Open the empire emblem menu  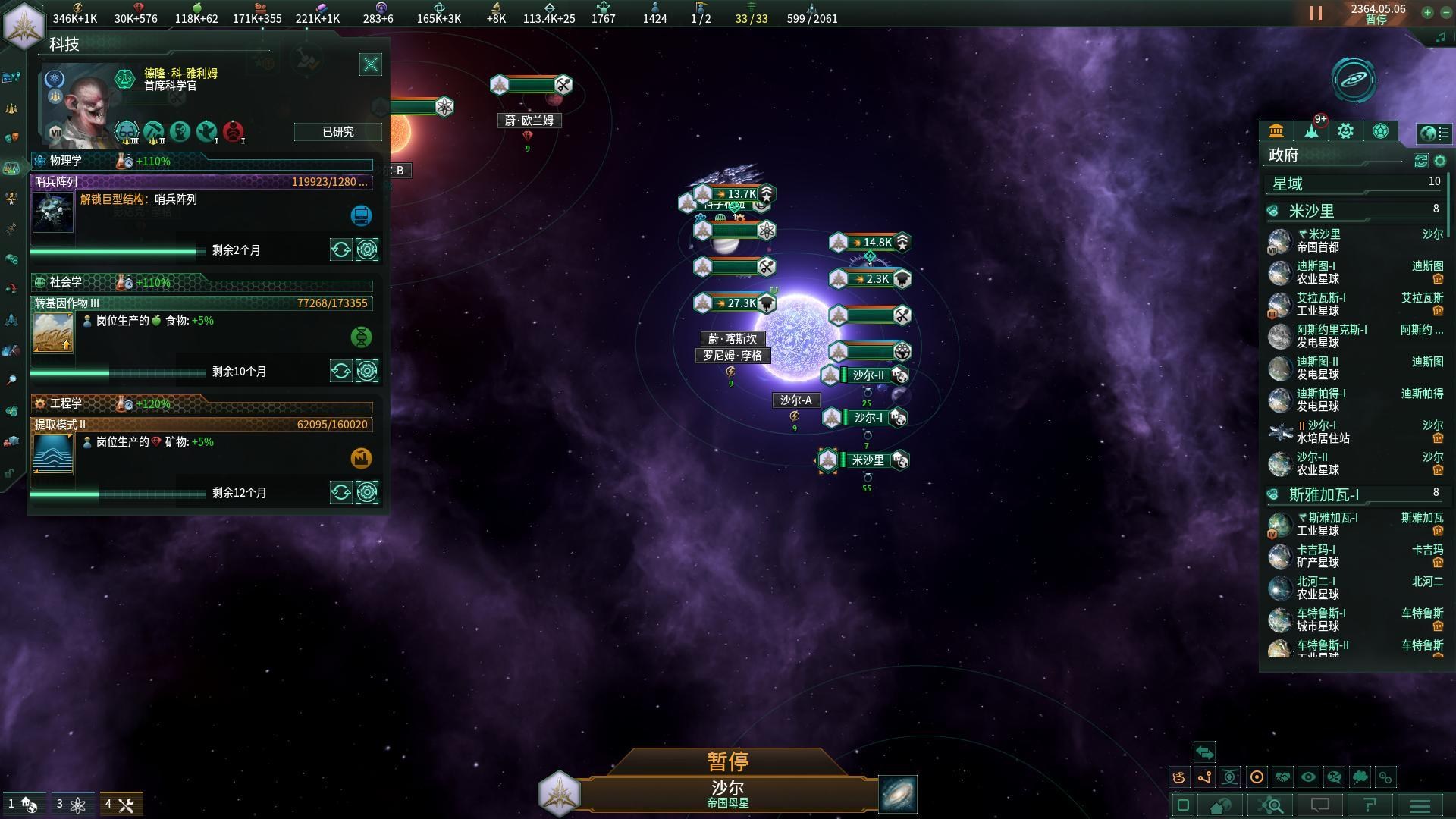point(24,23)
